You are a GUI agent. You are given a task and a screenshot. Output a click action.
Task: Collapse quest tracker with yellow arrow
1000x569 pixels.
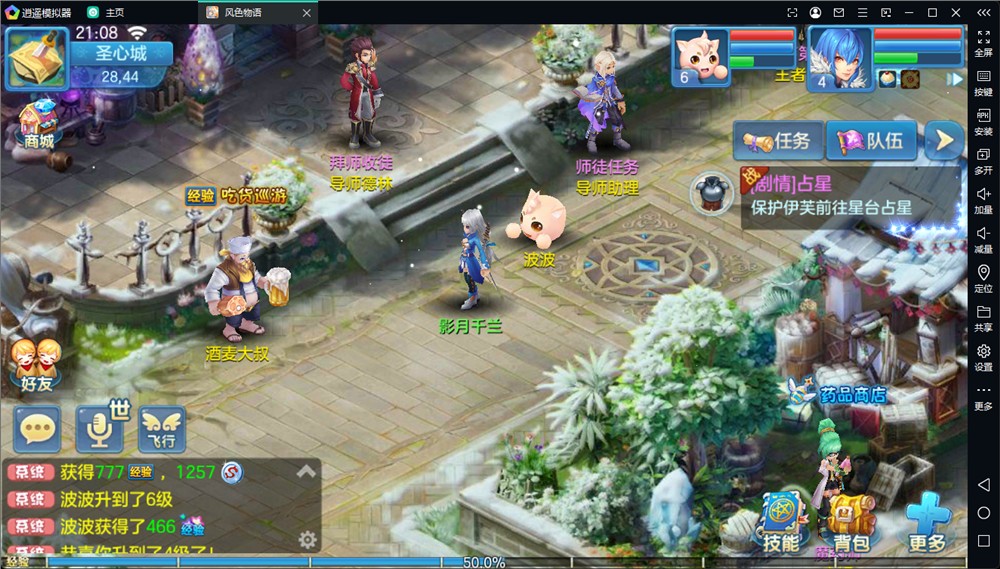(943, 141)
